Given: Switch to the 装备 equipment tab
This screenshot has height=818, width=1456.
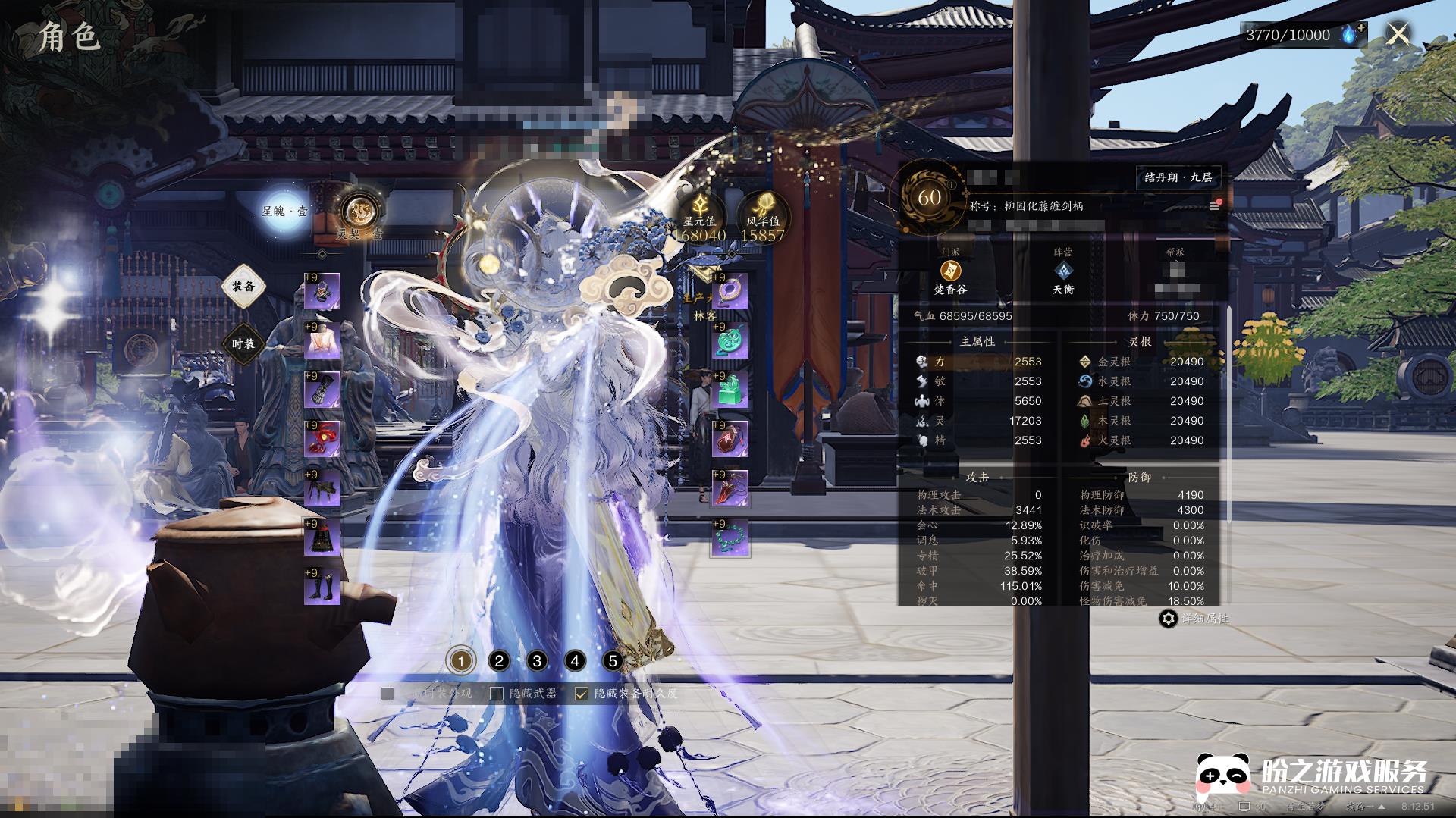Looking at the screenshot, I should coord(243,287).
